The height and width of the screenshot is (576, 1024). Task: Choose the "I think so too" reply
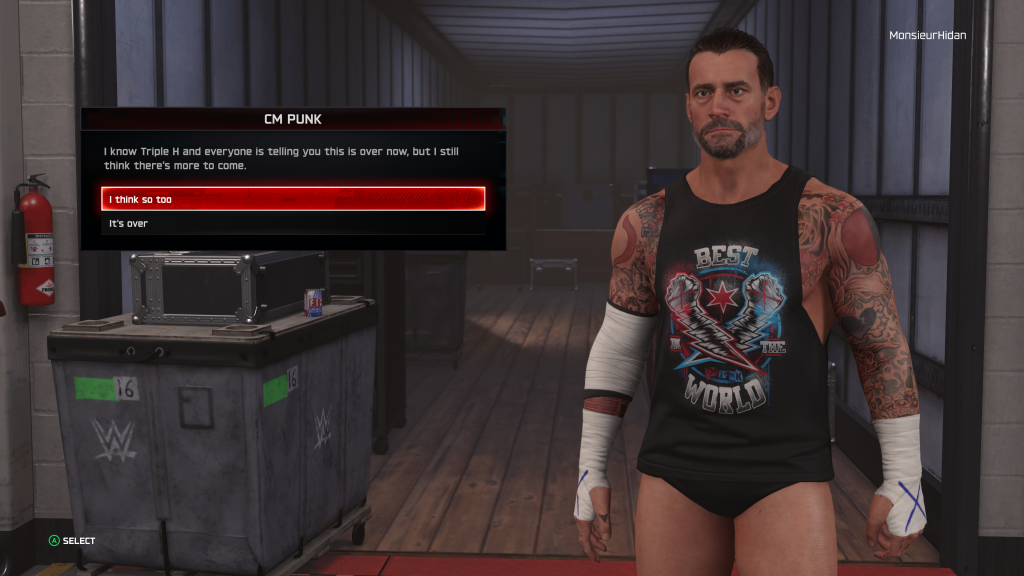click(x=293, y=199)
